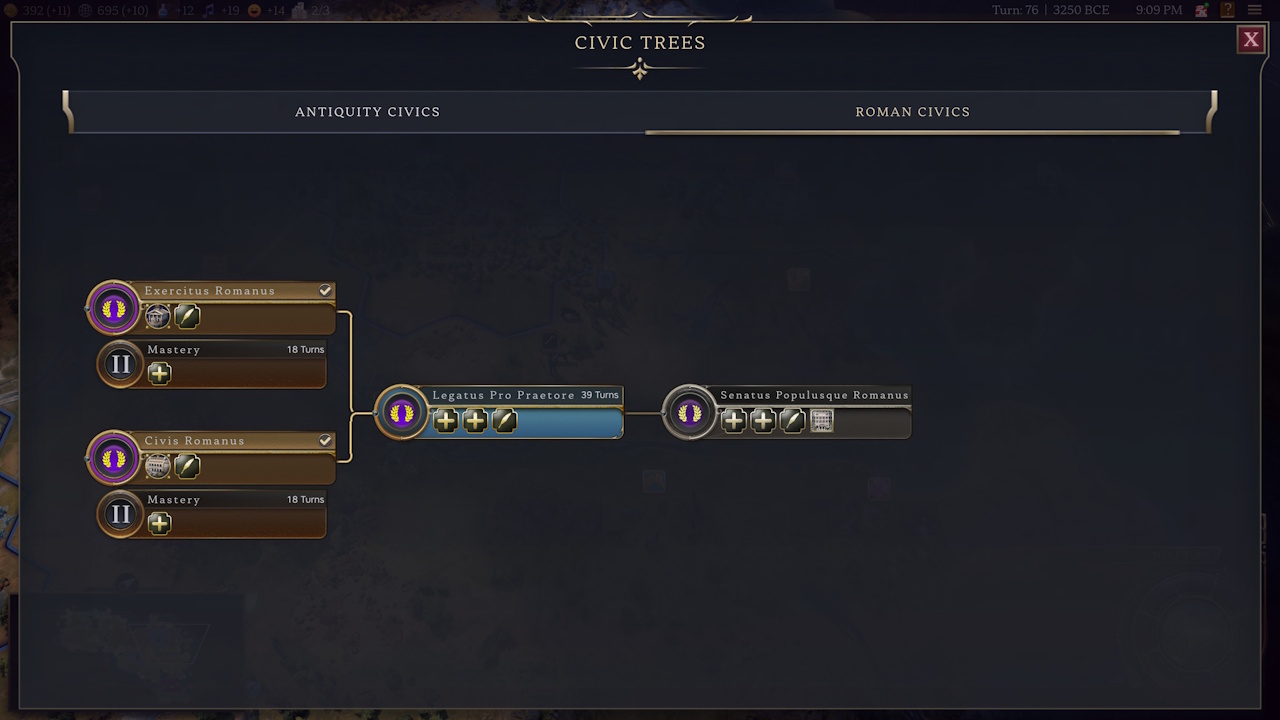Select the Legatus Pro Praetore laurel civic icon
Screen dimensions: 1280x720
click(401, 411)
